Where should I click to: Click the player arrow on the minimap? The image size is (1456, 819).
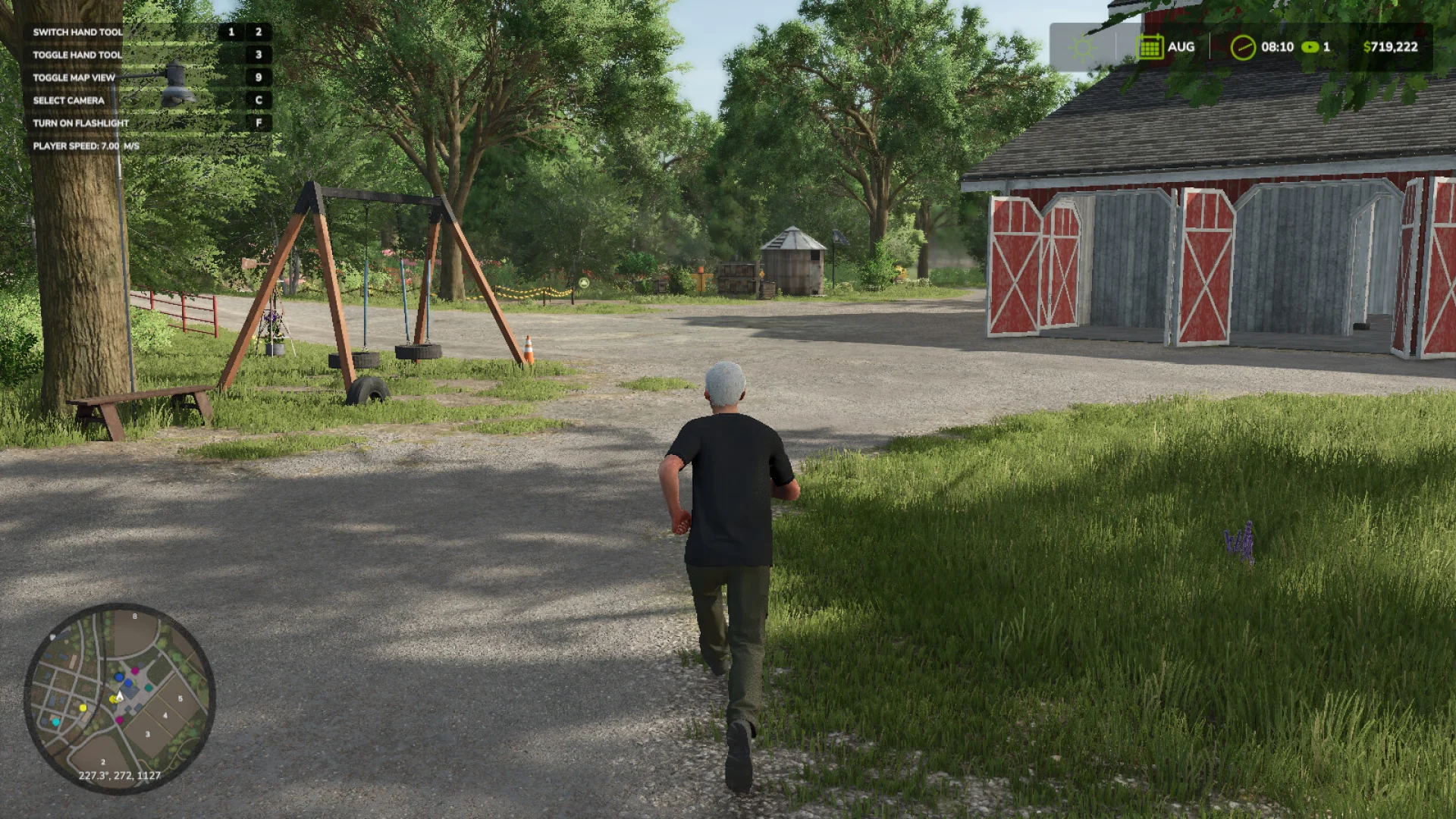tap(120, 696)
